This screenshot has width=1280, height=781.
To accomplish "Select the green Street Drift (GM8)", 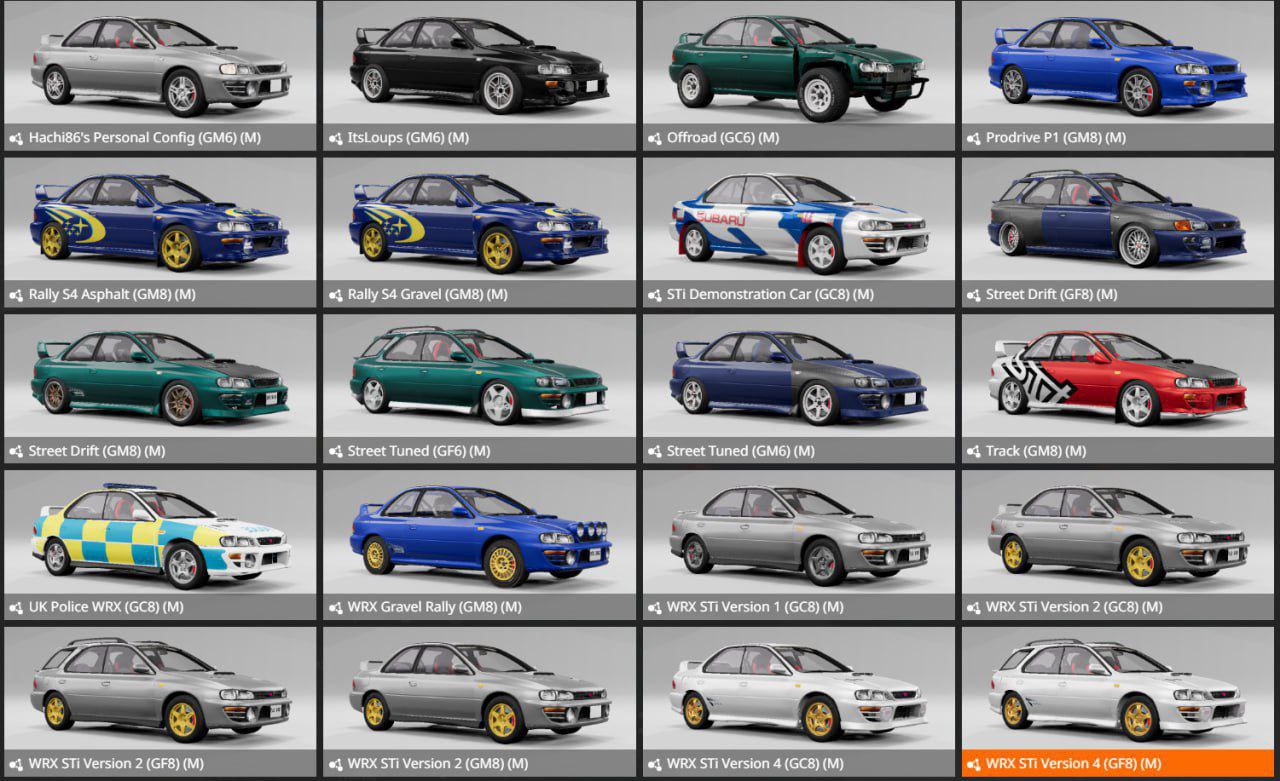I will [160, 388].
